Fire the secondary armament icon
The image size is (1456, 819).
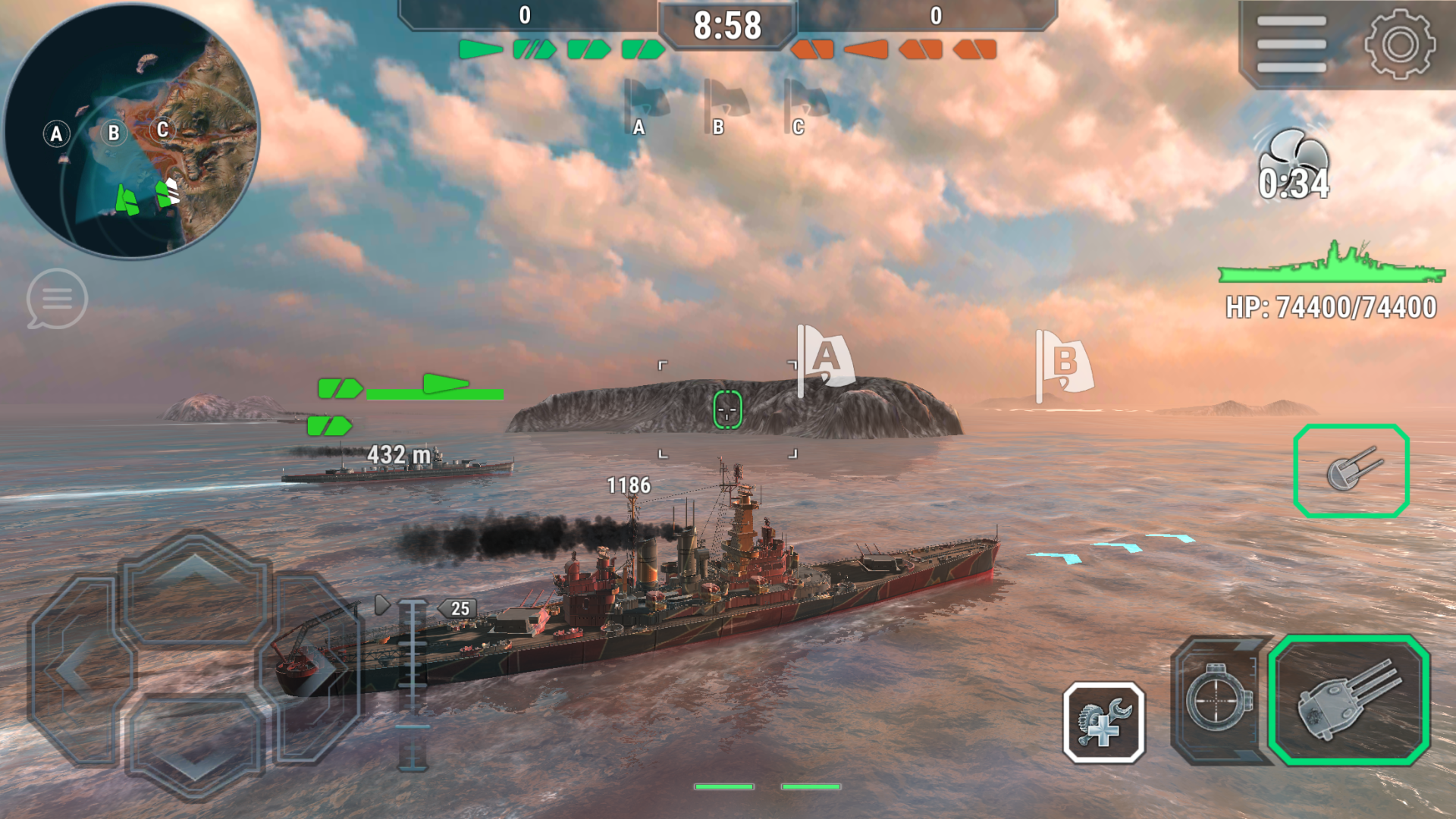click(x=1354, y=470)
